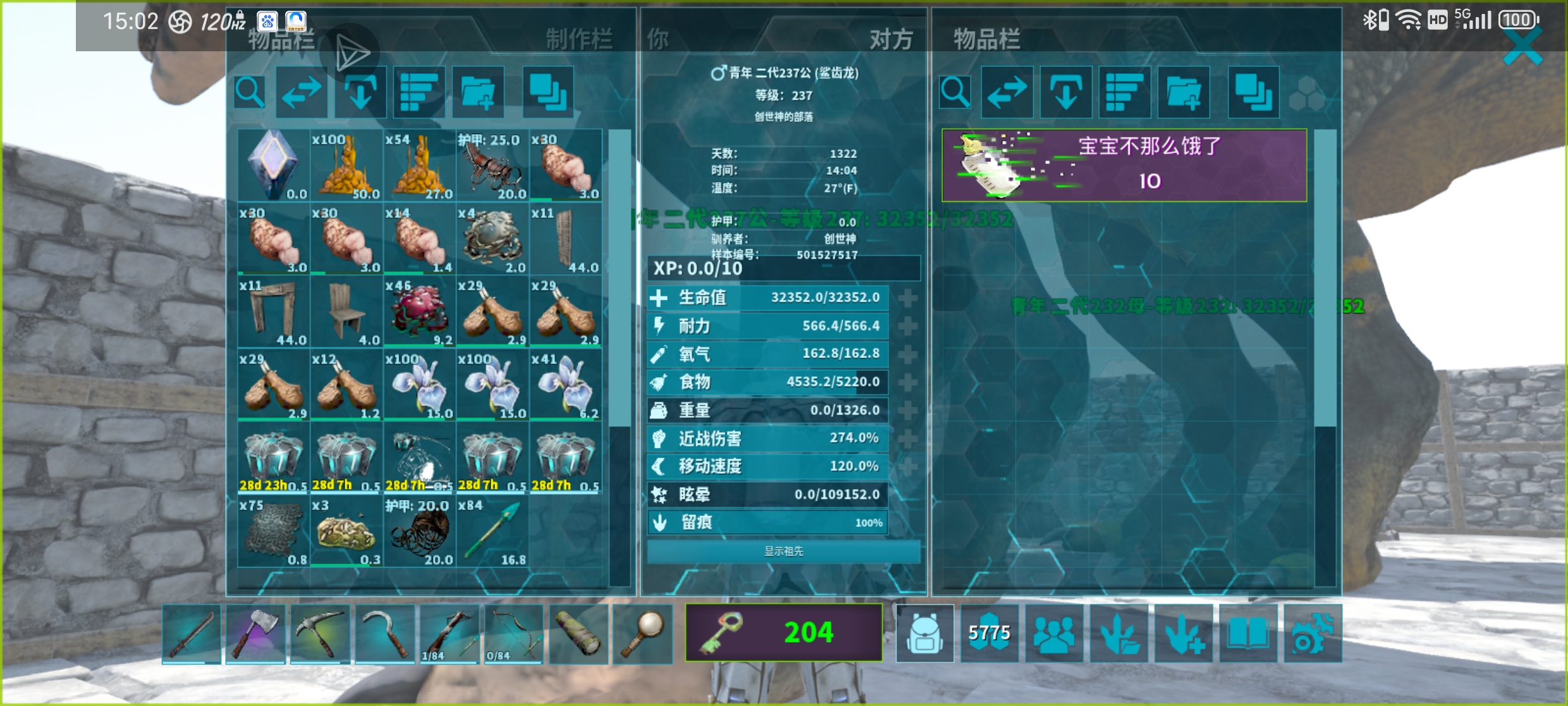Pick the wooden chair item slot
Screen dimensions: 1568x706
point(346,312)
